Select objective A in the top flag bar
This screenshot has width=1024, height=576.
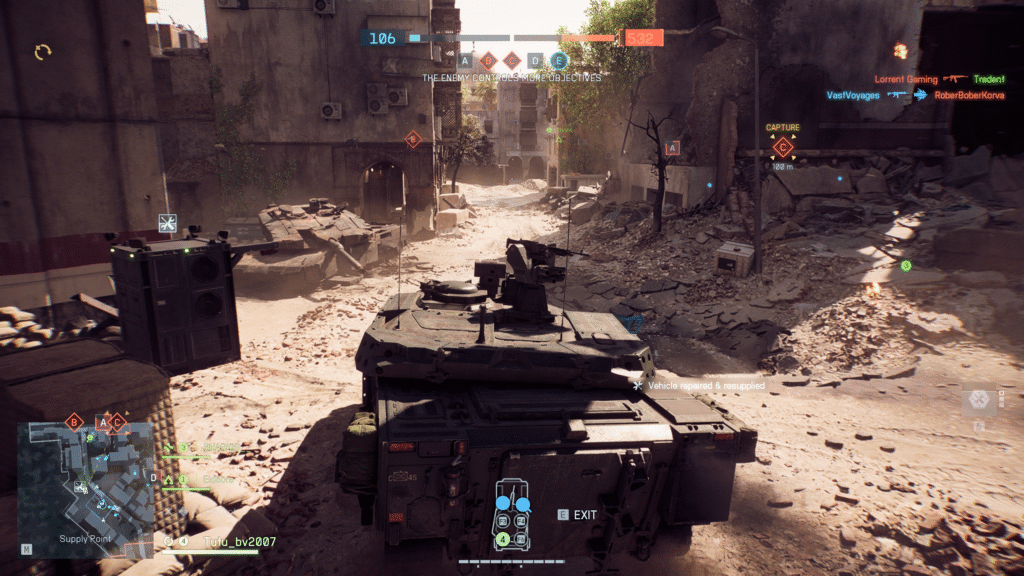click(x=465, y=60)
